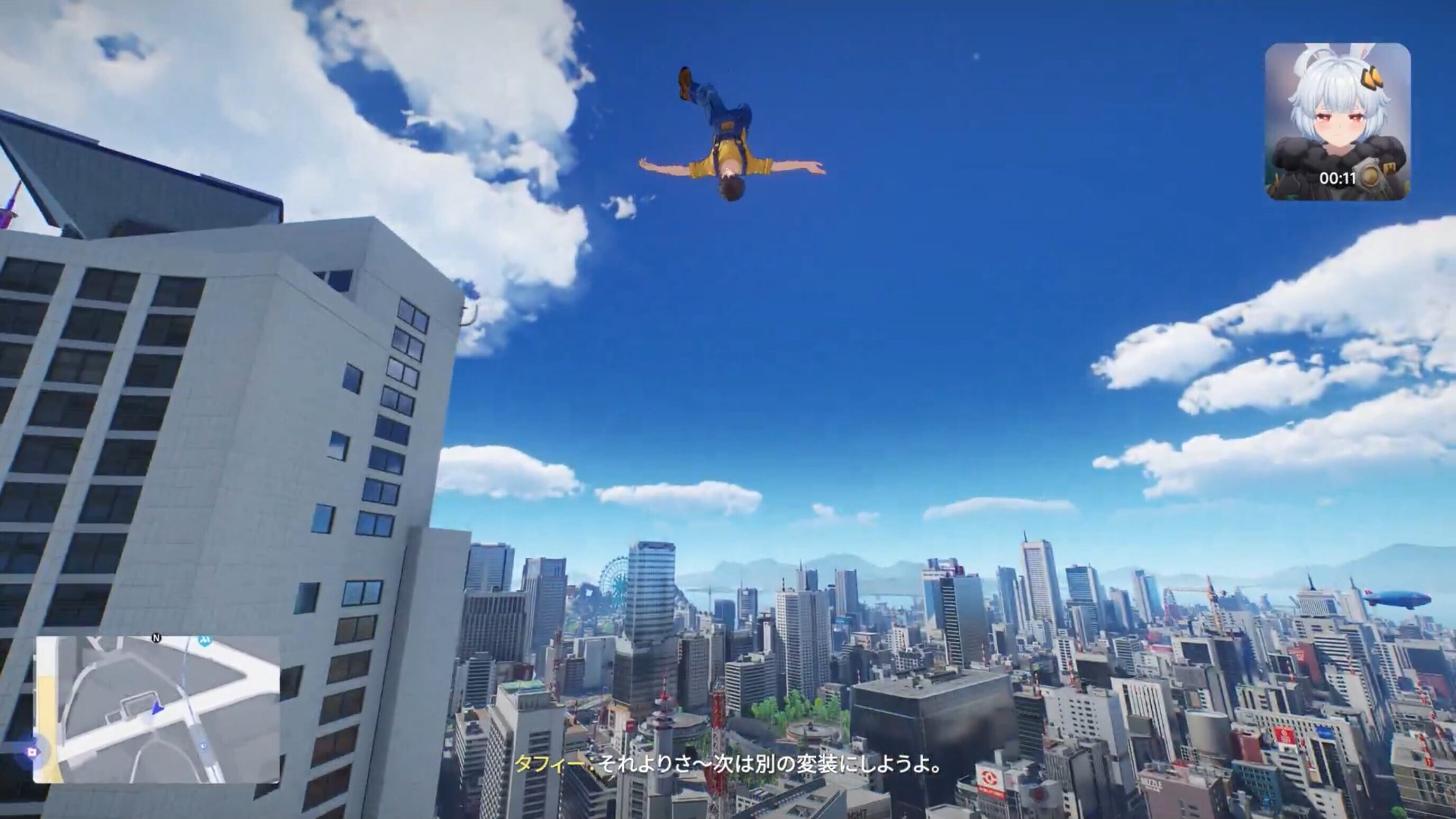Open the city minimap
The width and height of the screenshot is (1456, 819).
(x=156, y=709)
